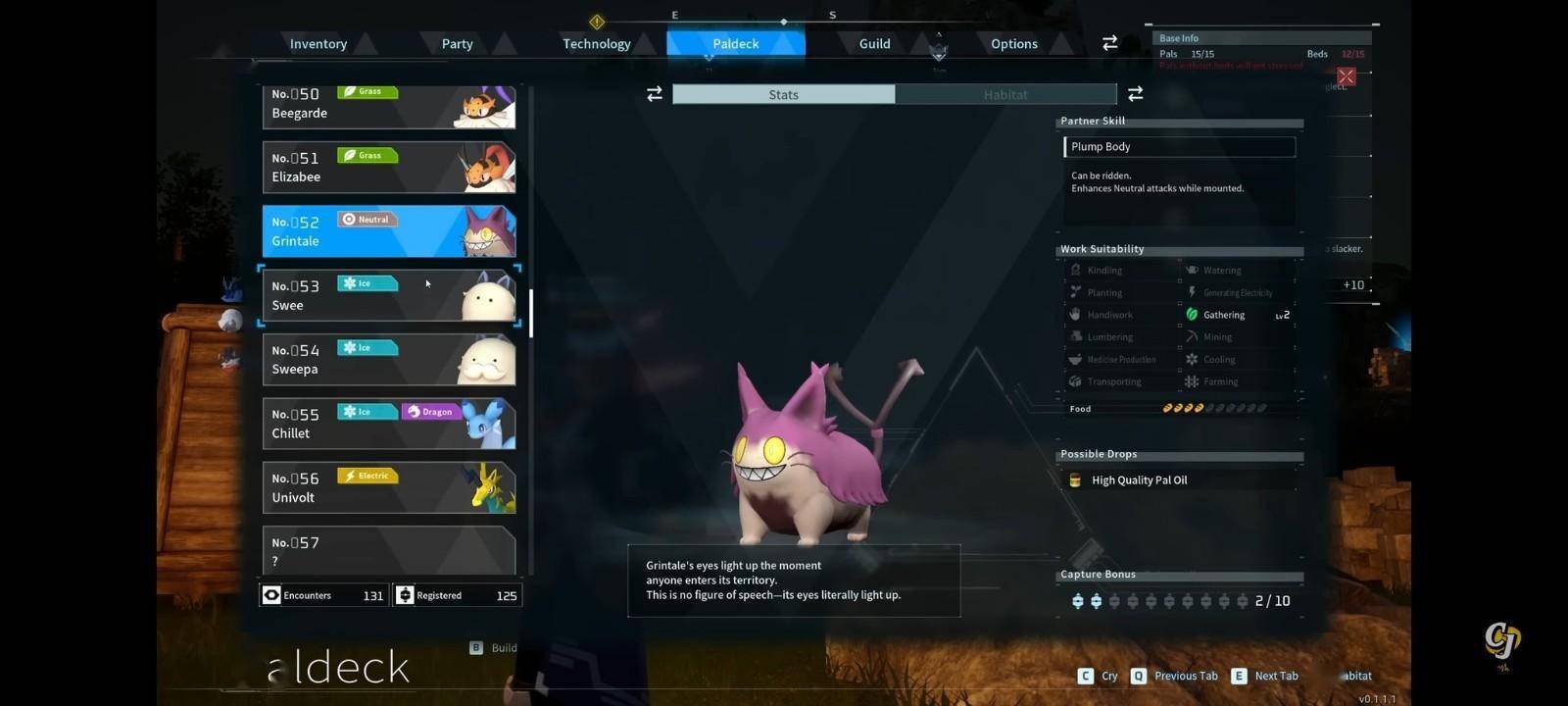Go to the Technology tab
This screenshot has height=706, width=1568.
click(x=596, y=44)
